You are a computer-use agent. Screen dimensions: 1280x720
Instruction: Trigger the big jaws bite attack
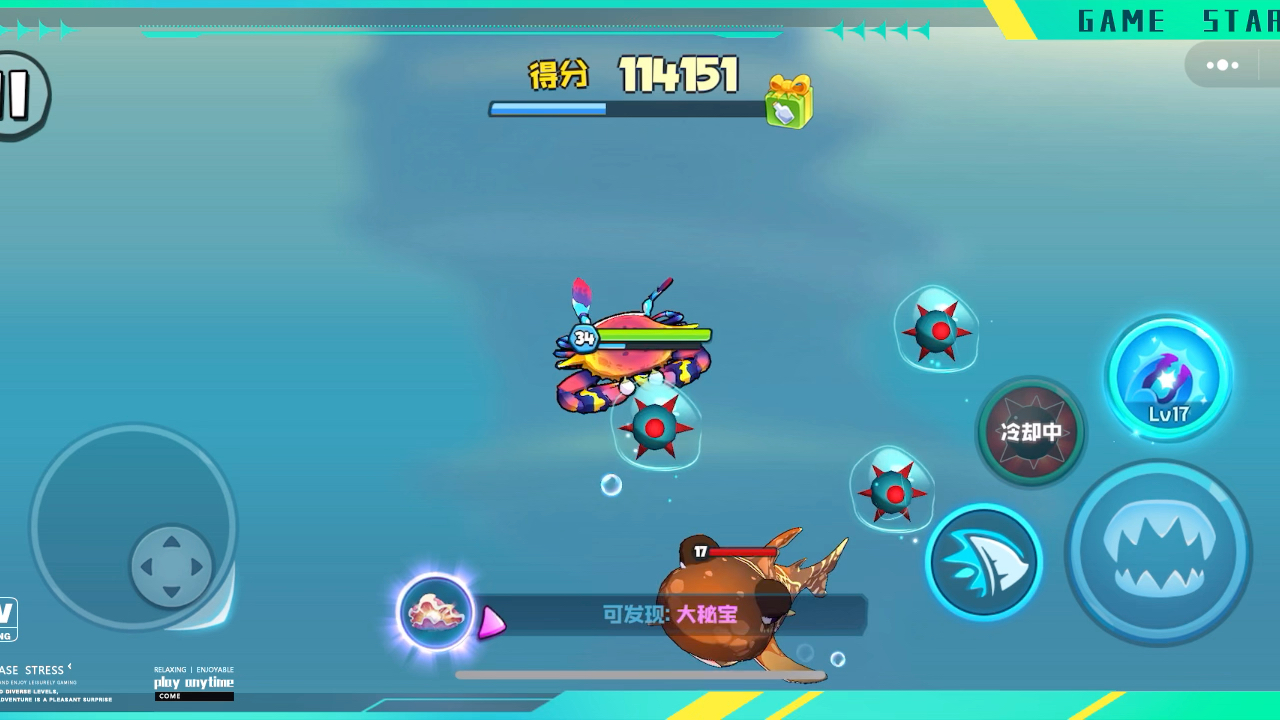(1158, 553)
